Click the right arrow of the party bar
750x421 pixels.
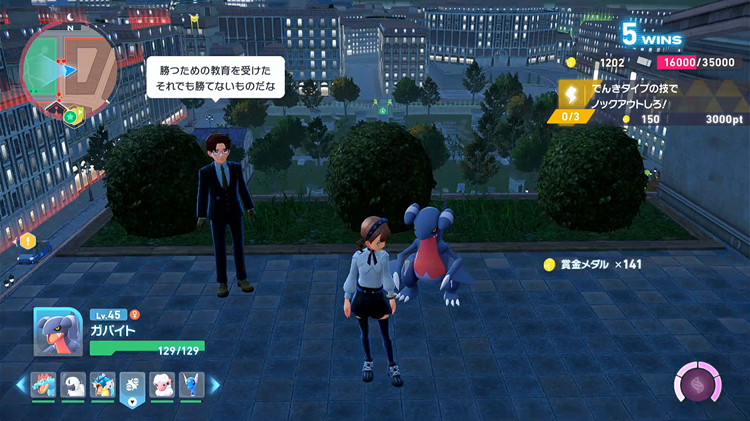[x=213, y=384]
